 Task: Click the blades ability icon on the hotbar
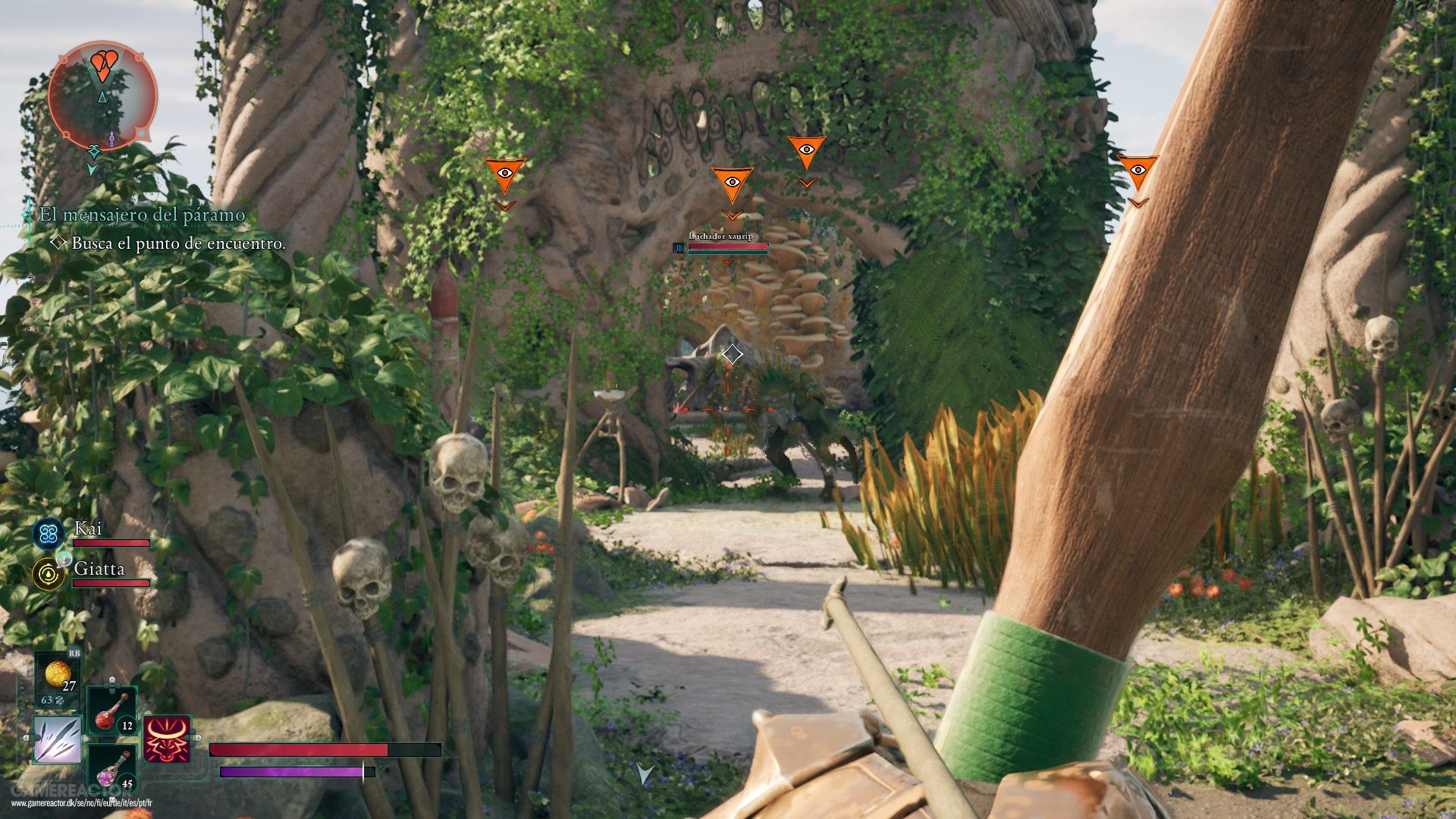[56, 739]
